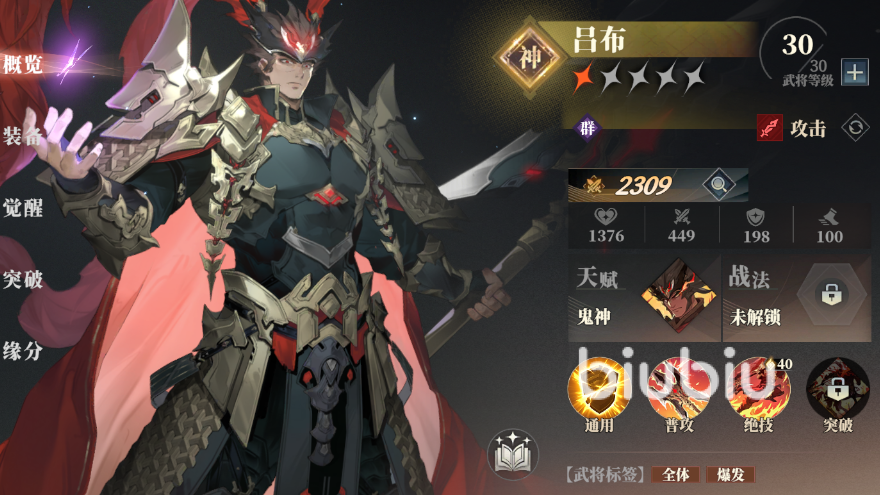This screenshot has height=495, width=880.
Task: Click the 全体 hero tag
Action: coord(675,475)
